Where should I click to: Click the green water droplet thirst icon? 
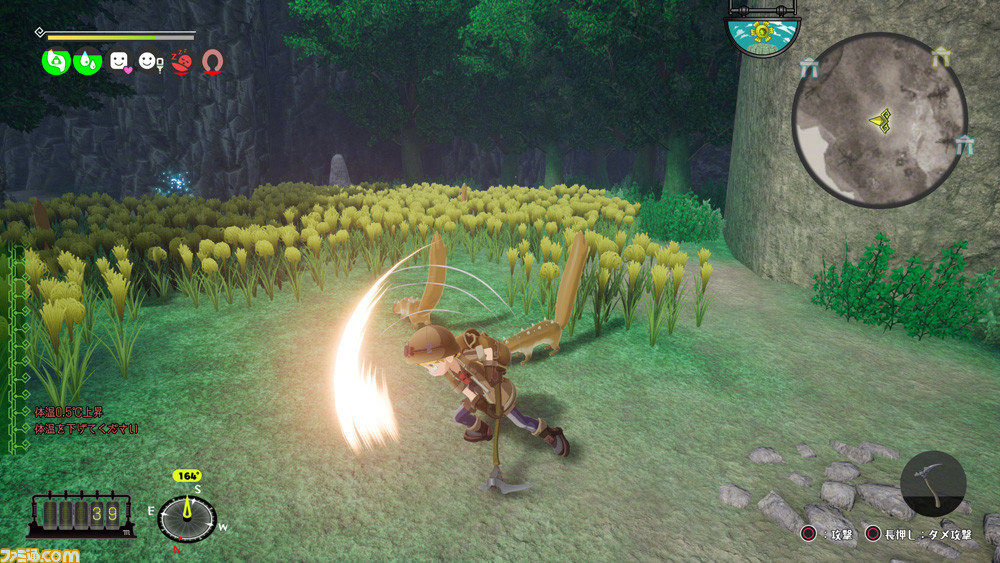(87, 62)
